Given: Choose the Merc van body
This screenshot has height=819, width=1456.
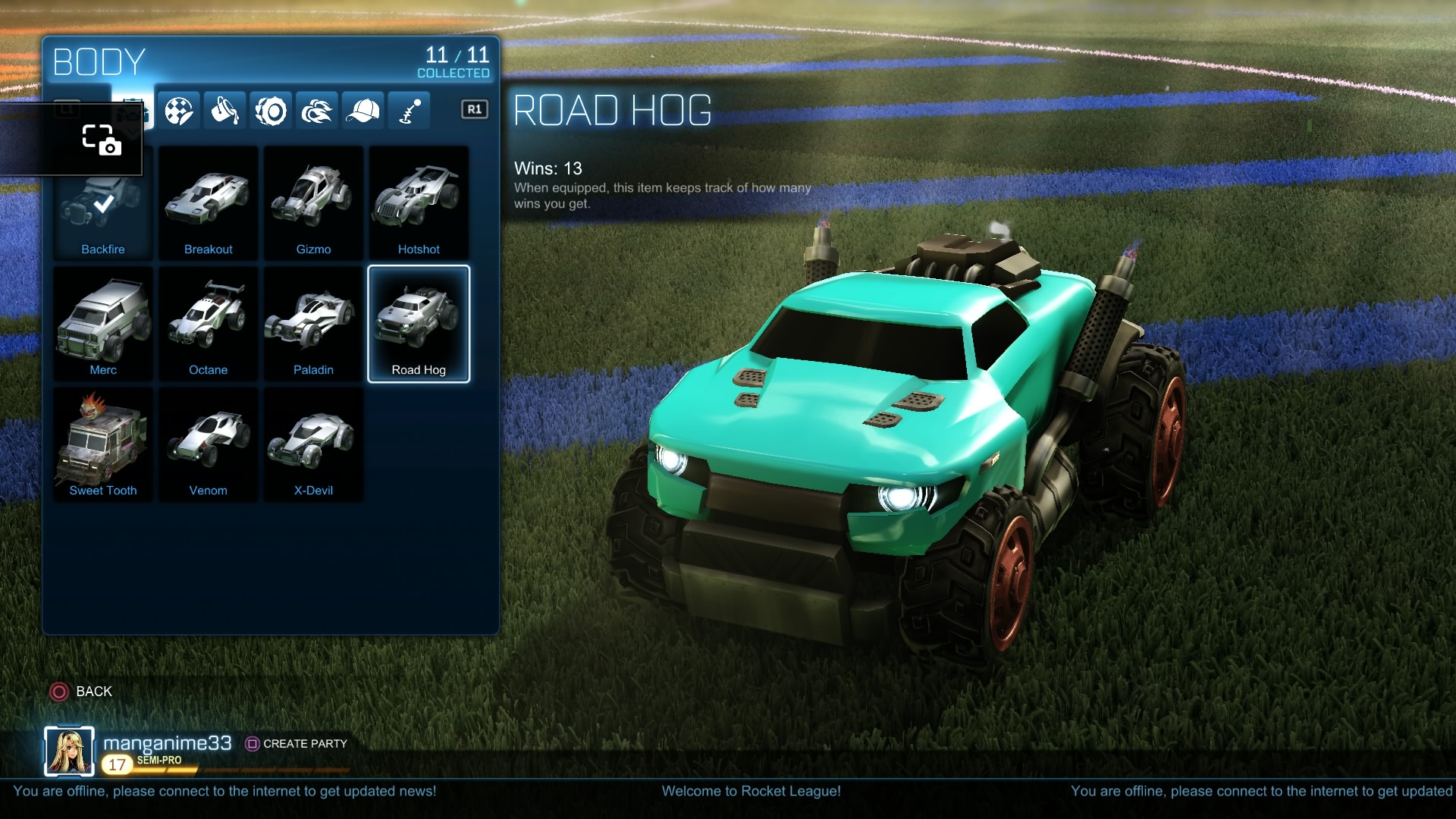Looking at the screenshot, I should point(103,324).
